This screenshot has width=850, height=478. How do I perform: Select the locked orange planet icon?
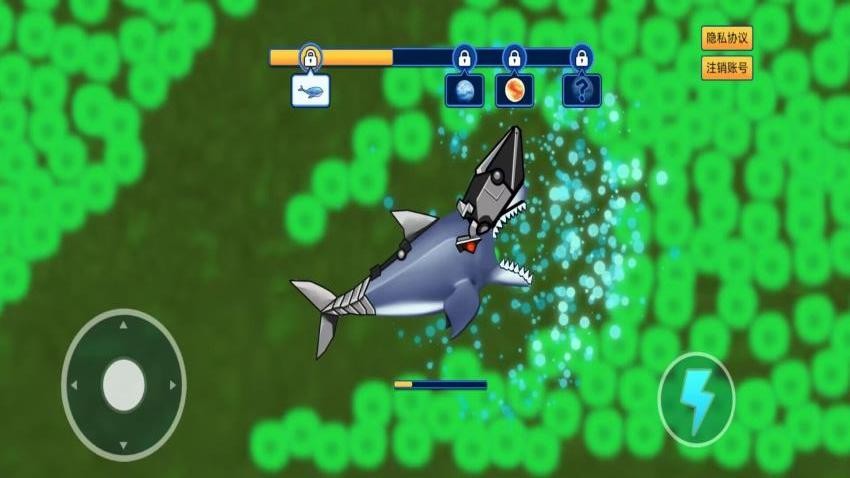point(514,91)
